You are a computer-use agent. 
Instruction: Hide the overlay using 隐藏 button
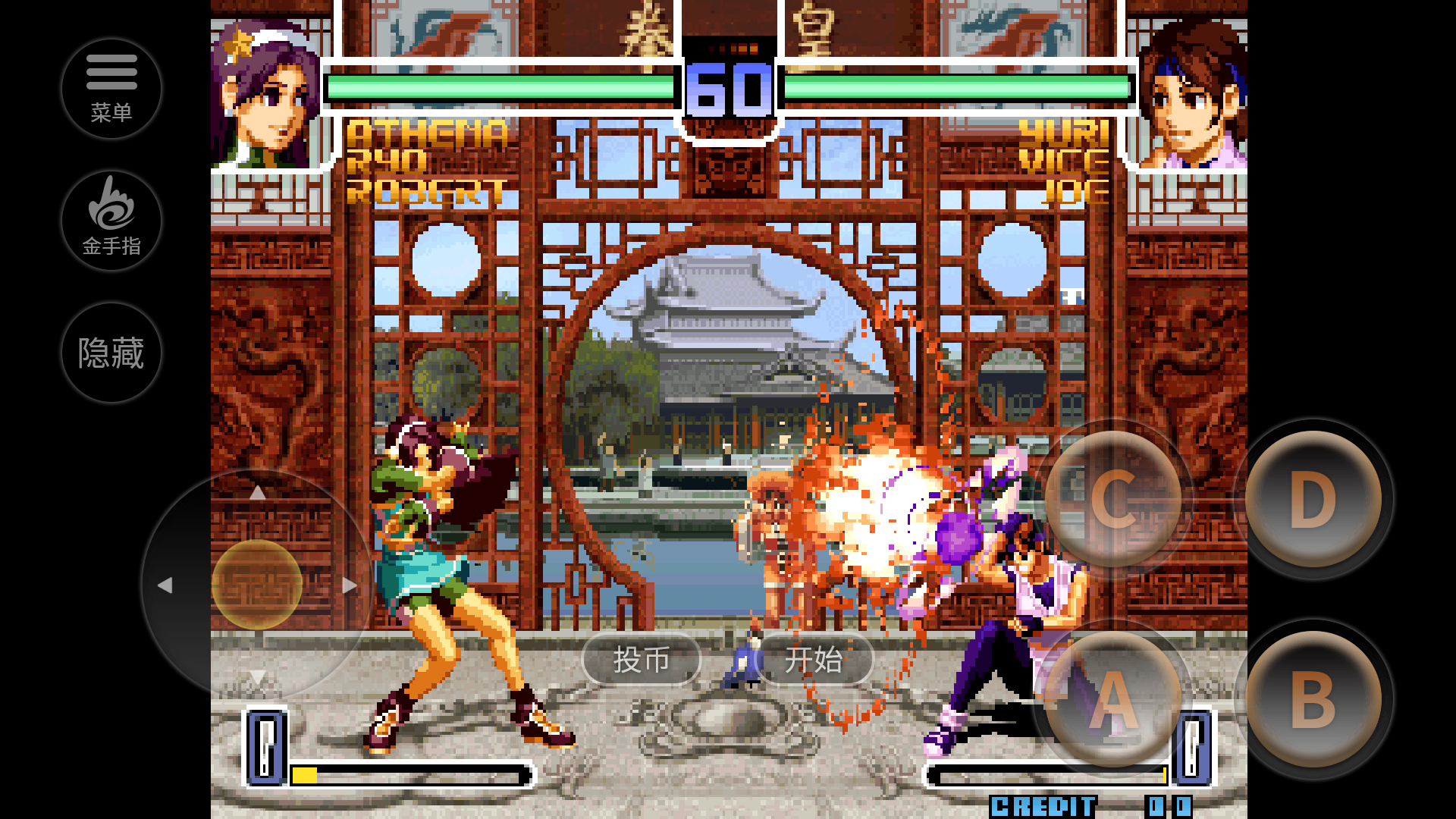tap(111, 351)
